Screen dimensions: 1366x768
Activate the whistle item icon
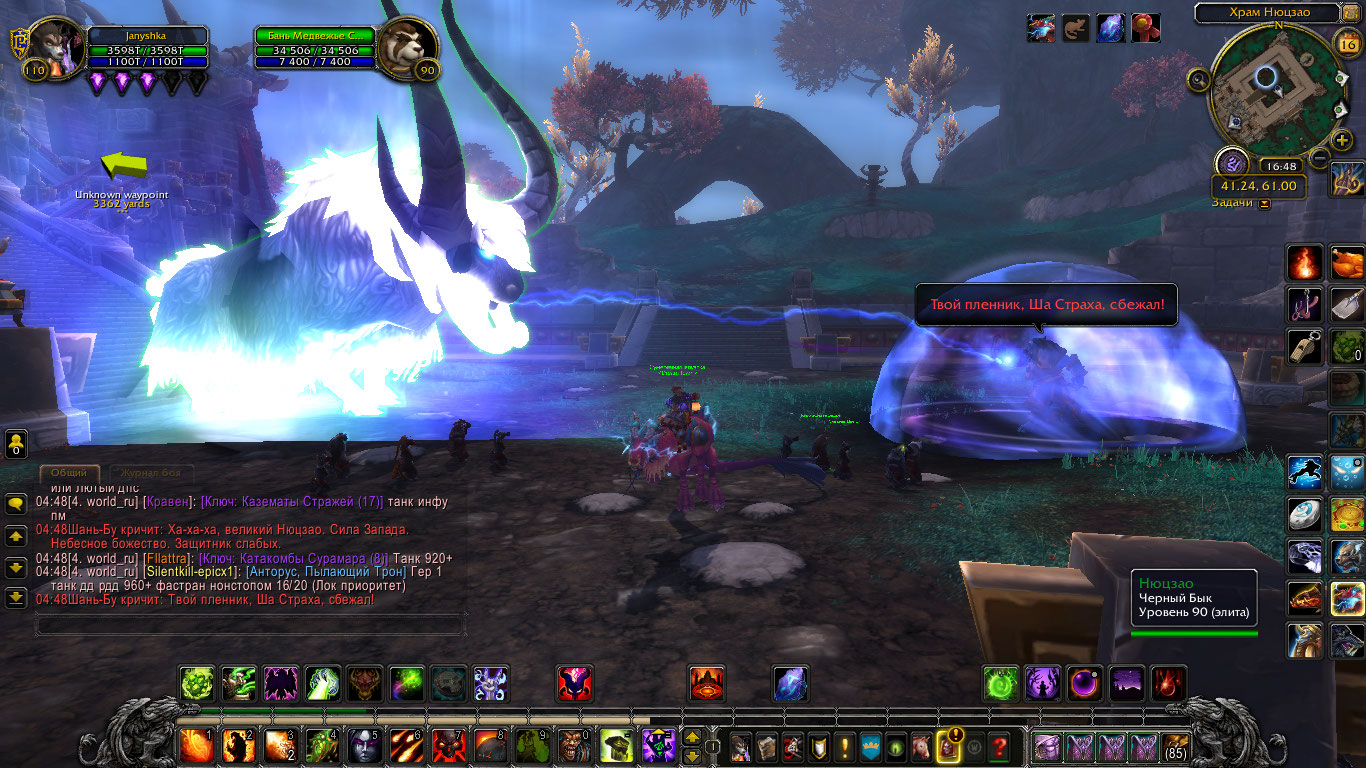pos(1304,347)
